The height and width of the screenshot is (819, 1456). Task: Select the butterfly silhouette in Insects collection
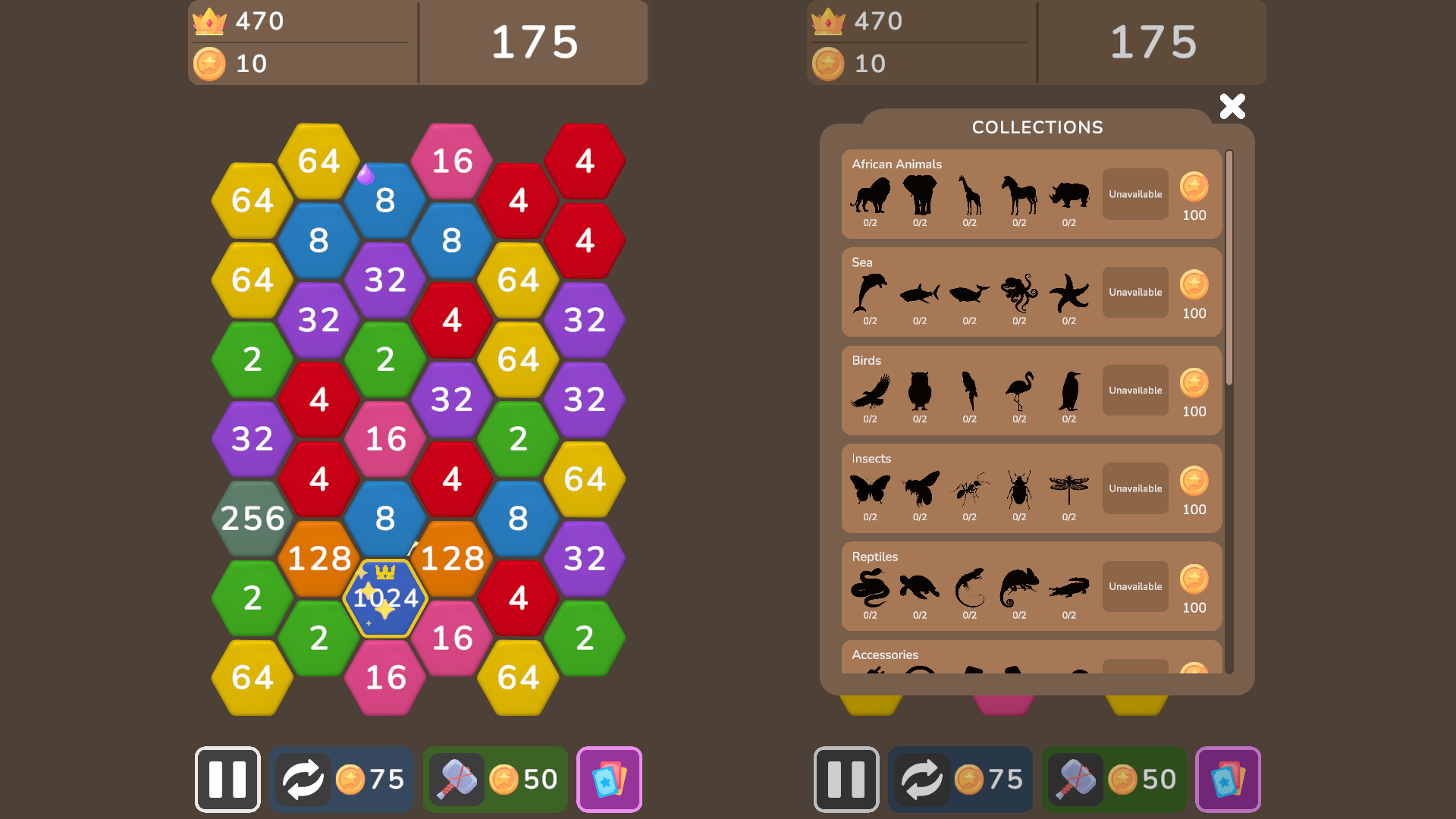pos(870,490)
